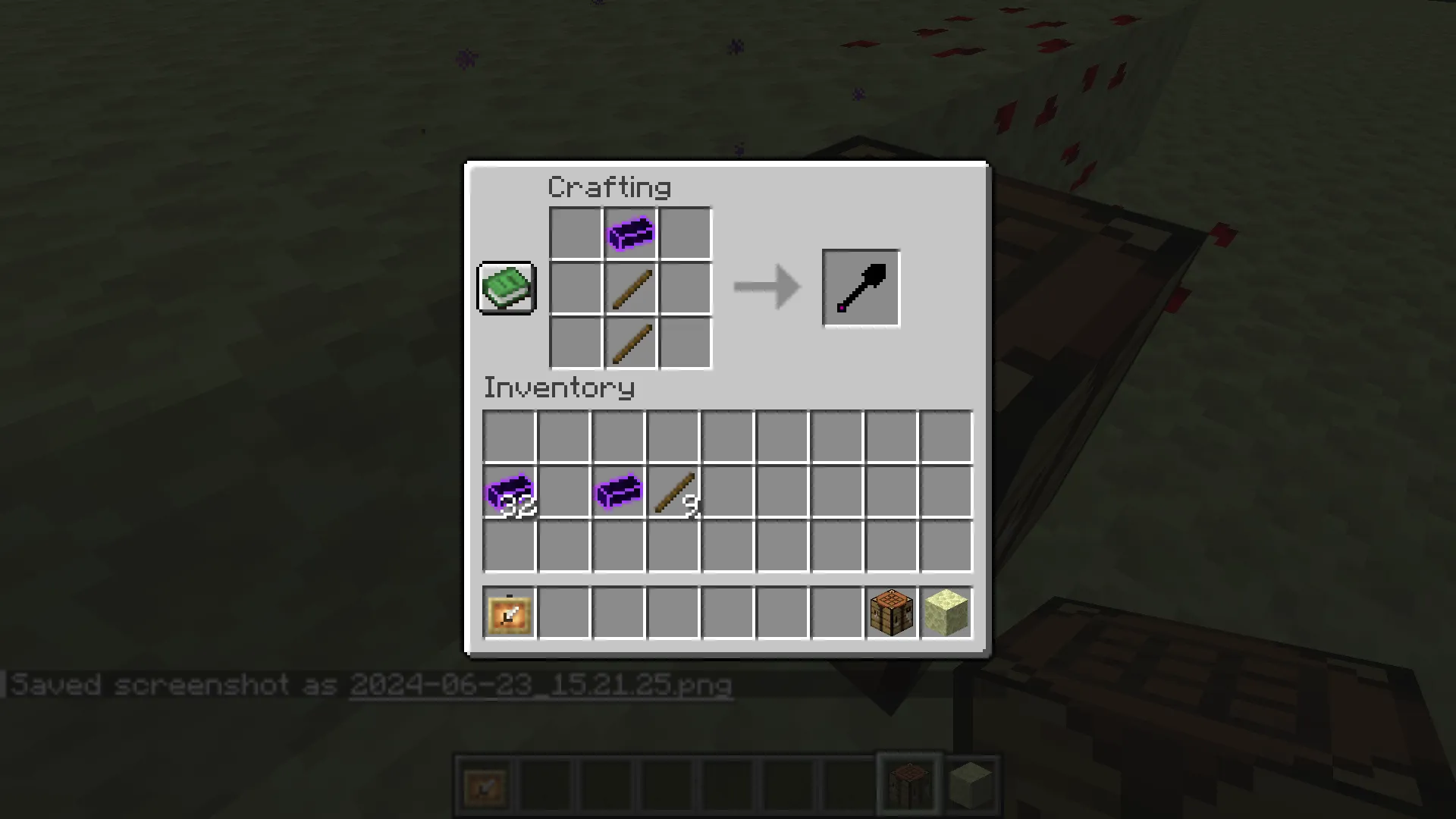Open the green recipe book

coord(505,288)
